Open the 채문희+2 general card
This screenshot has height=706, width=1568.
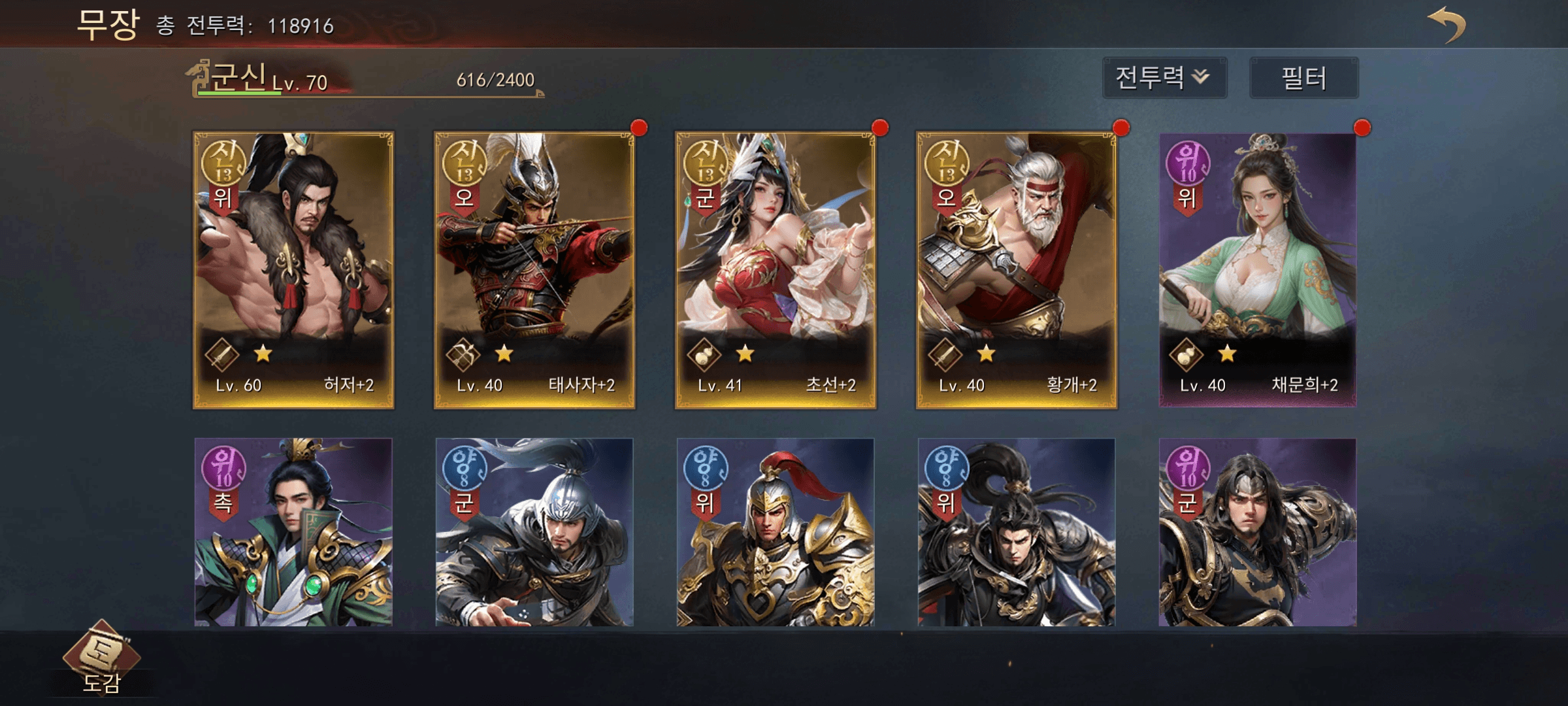(x=1257, y=269)
